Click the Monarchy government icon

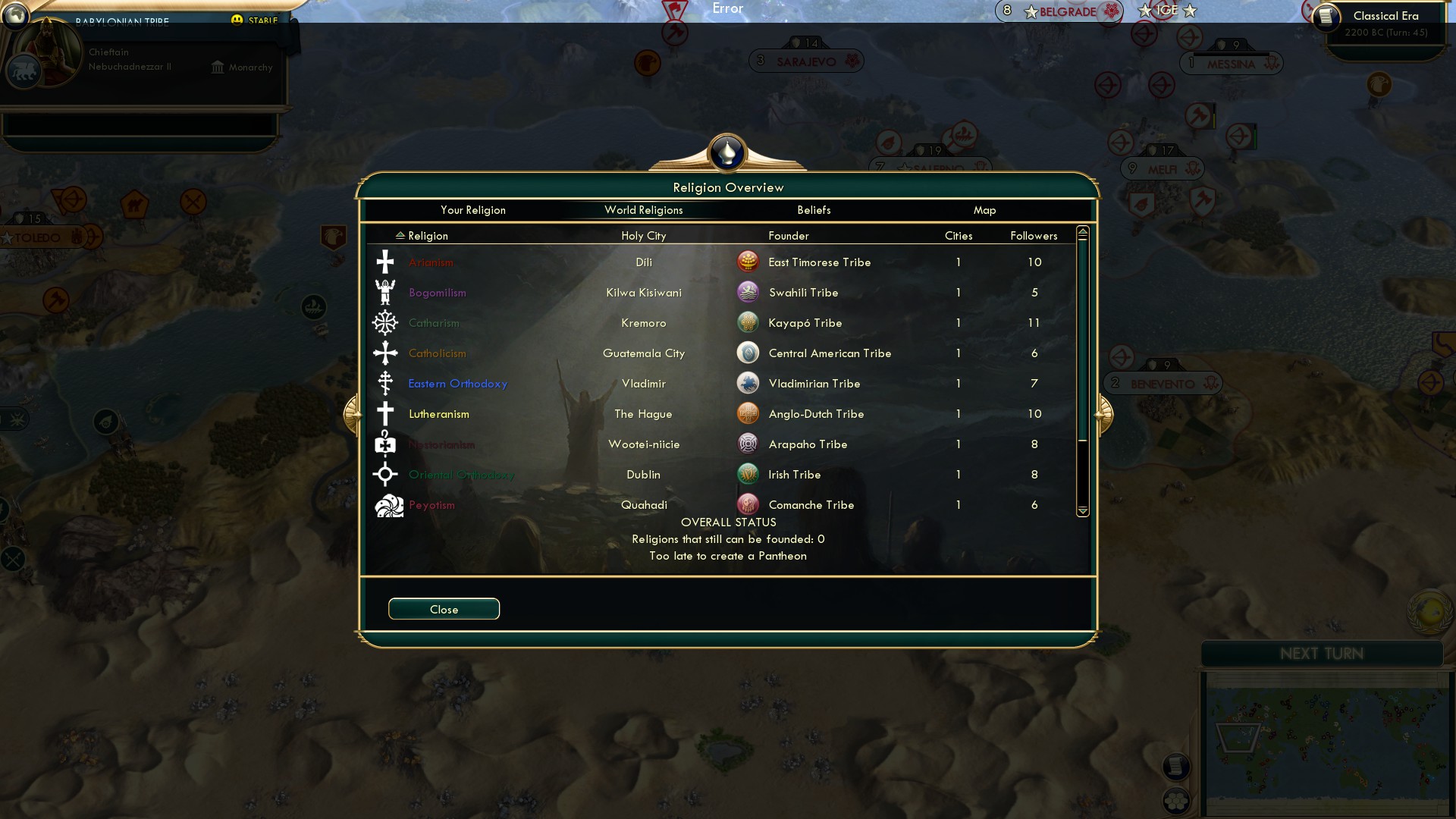[217, 67]
